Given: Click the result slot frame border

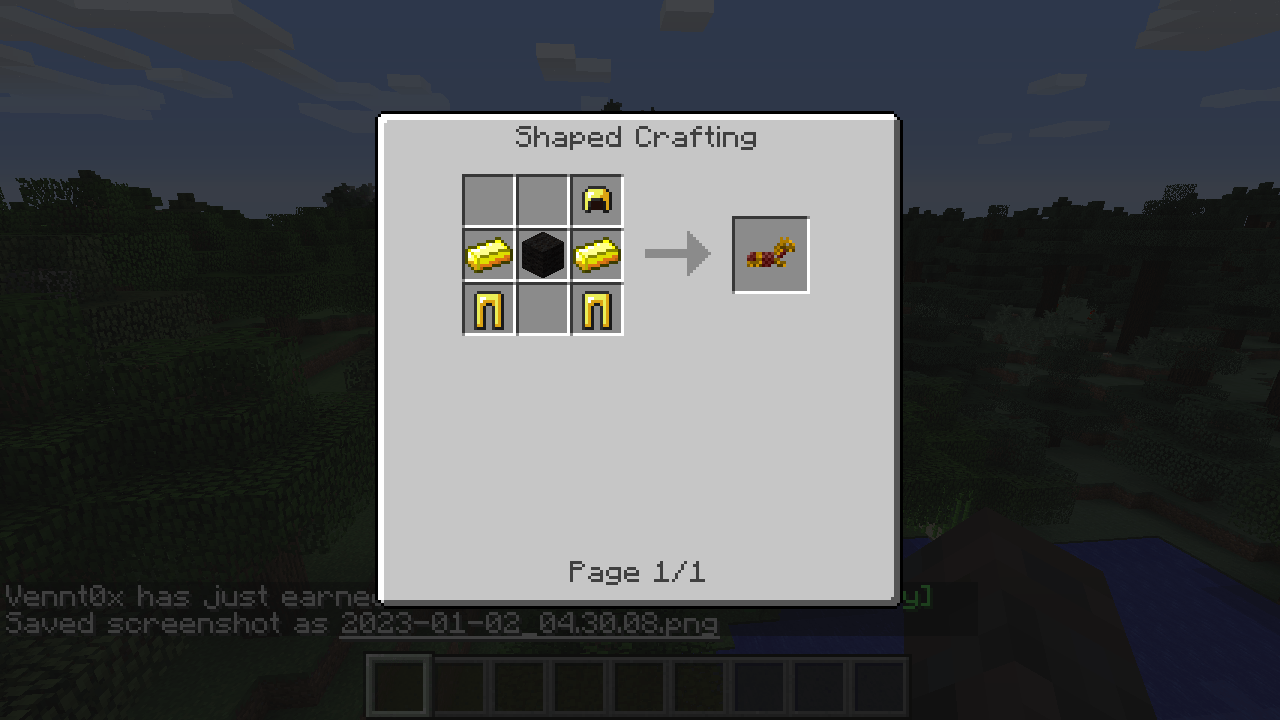Looking at the screenshot, I should (770, 219).
